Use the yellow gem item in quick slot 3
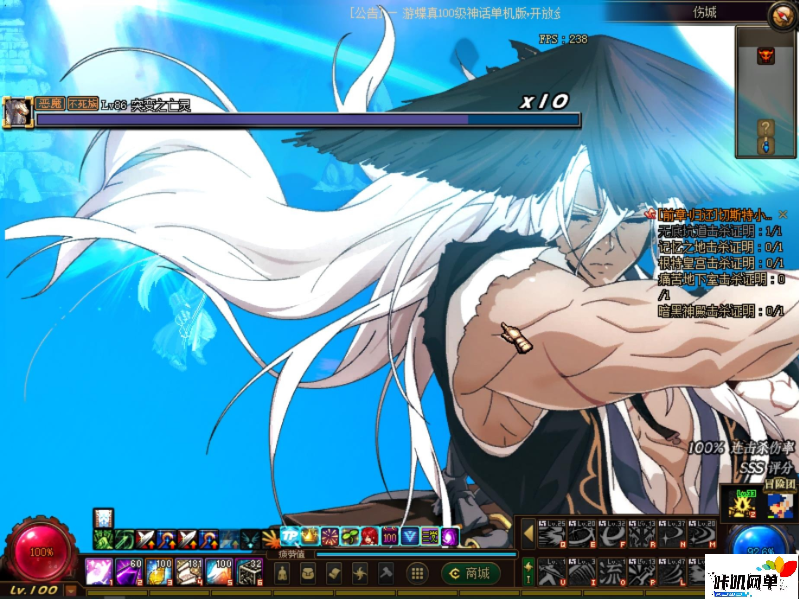 (158, 573)
